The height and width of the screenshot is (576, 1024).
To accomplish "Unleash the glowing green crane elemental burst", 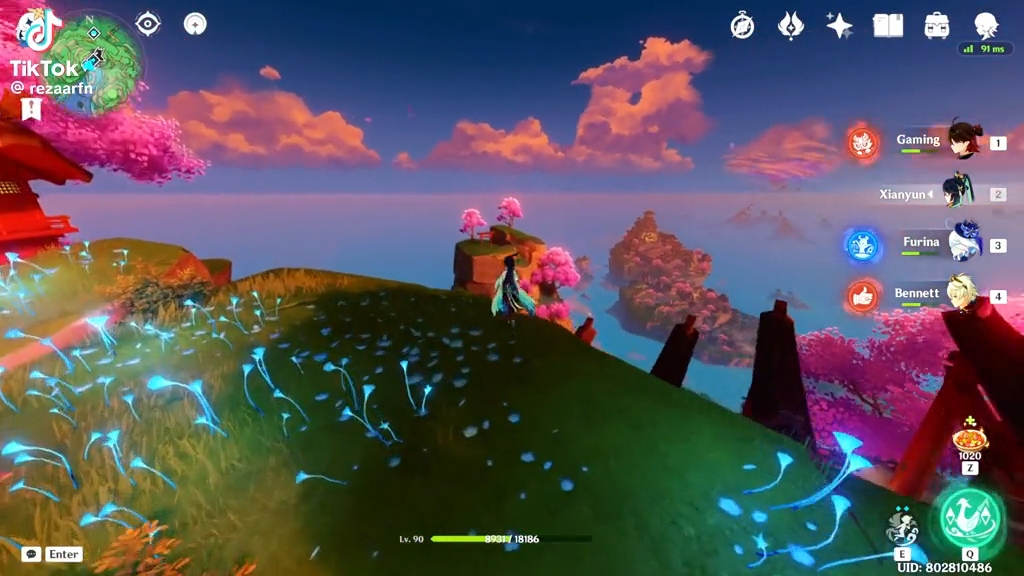I will point(969,517).
